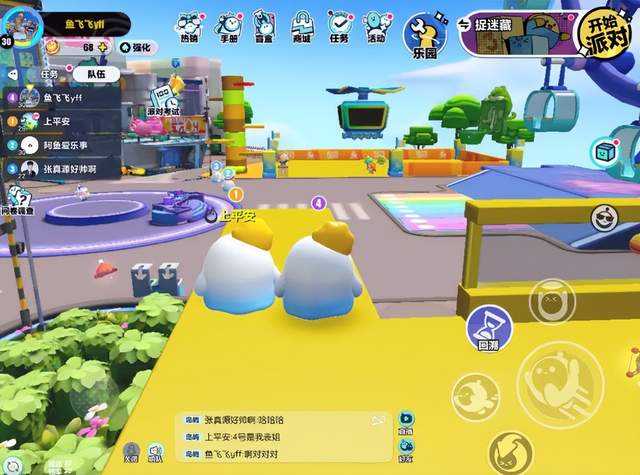Tap the 强化 enhance button
640x475 pixels.
coord(137,47)
